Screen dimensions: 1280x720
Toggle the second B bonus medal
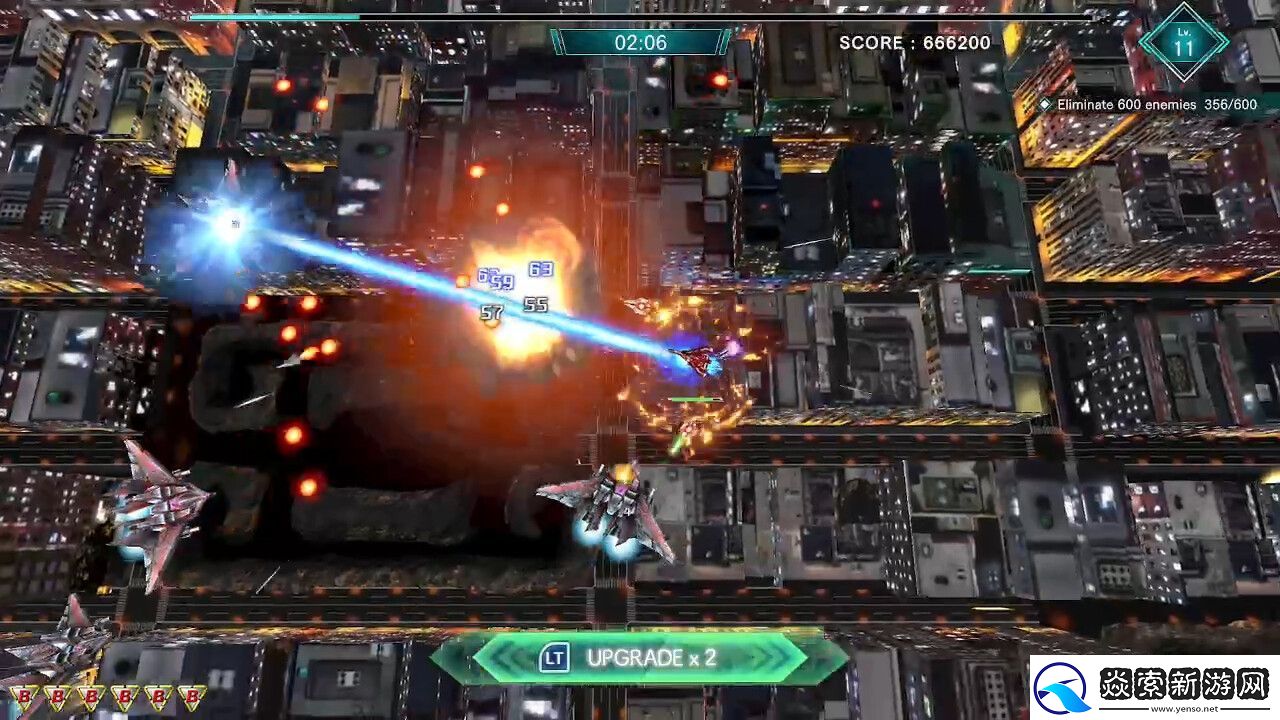pos(57,696)
